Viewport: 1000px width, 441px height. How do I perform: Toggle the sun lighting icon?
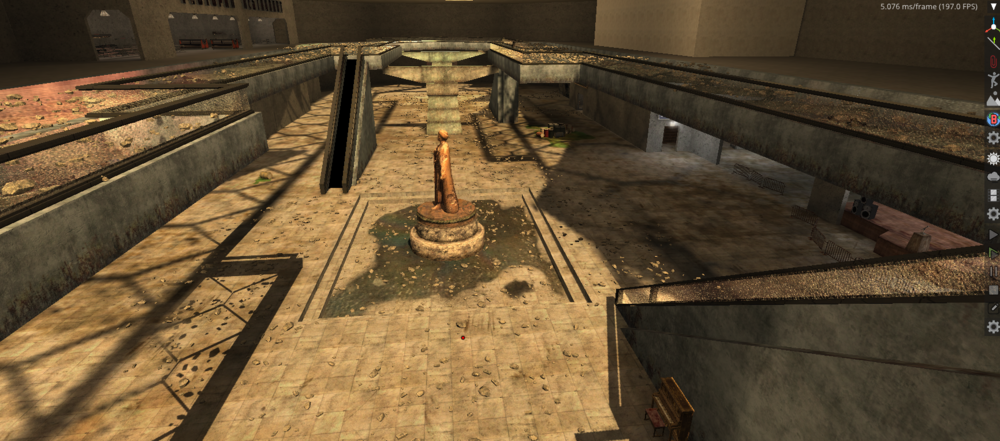tap(993, 157)
